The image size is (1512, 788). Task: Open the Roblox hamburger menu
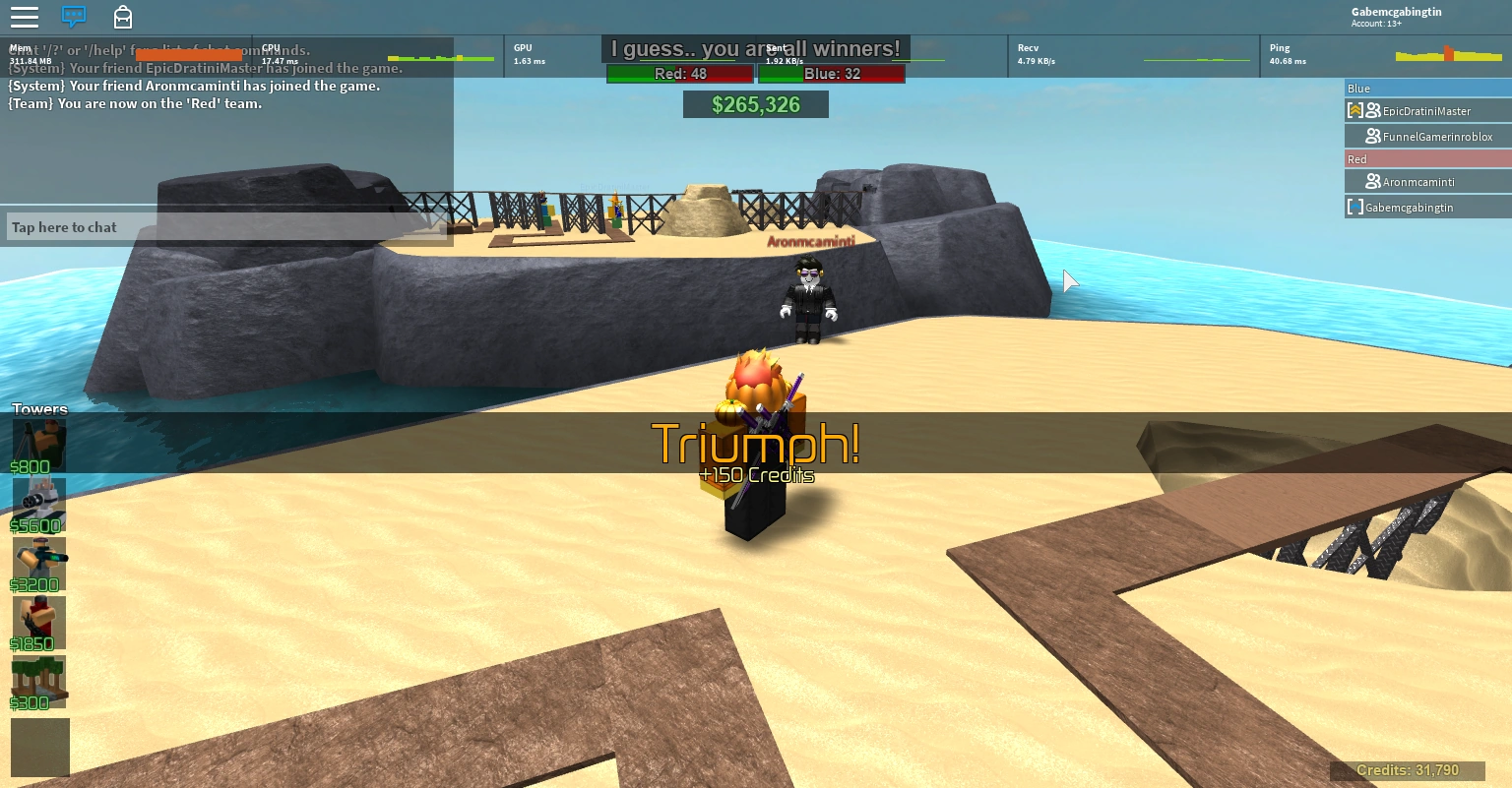pos(25,17)
